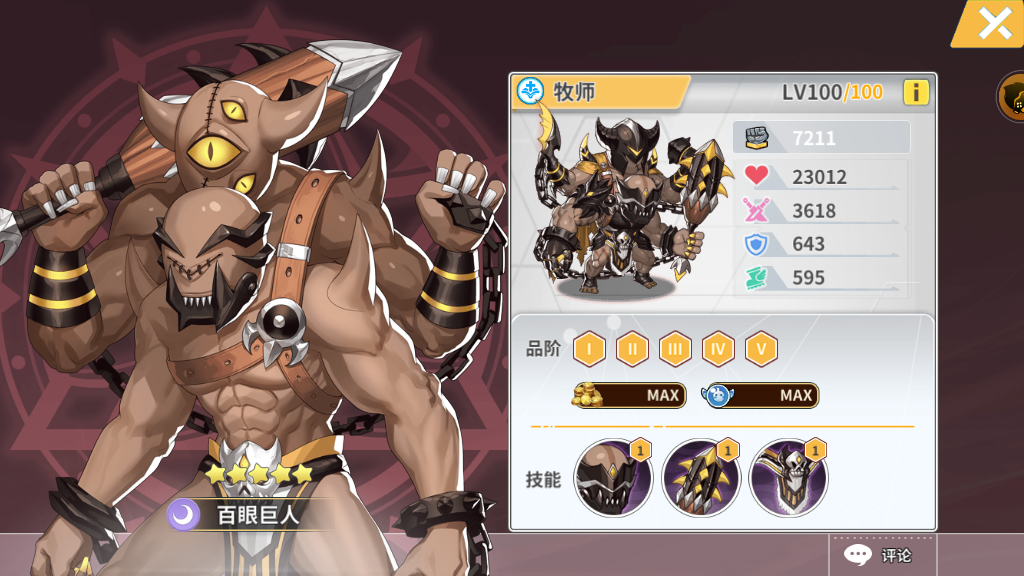The height and width of the screenshot is (576, 1024).
Task: Click the moon faction icon beside 百眼巨人
Action: (183, 515)
